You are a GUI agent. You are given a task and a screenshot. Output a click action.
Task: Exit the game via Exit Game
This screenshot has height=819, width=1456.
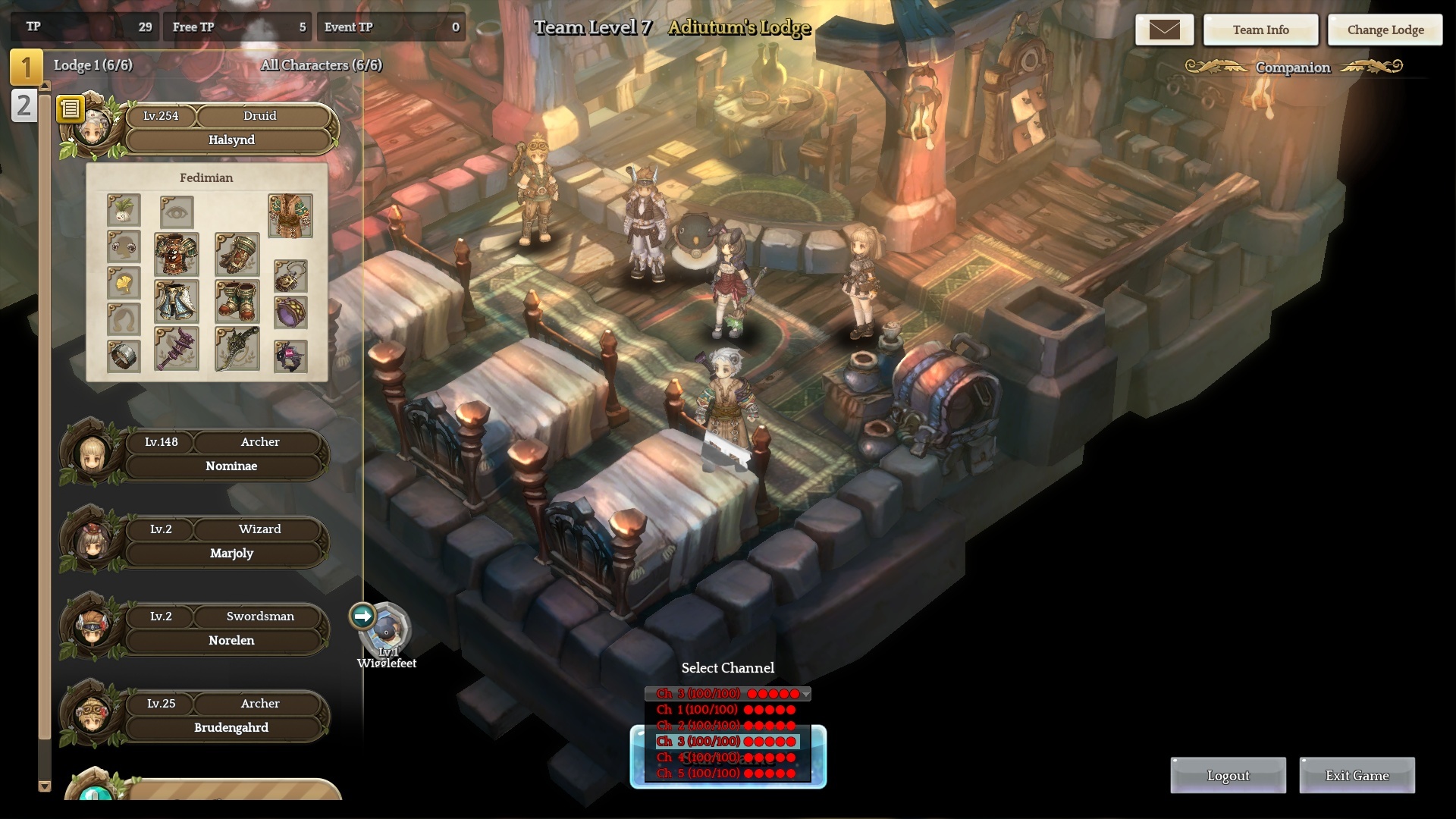[x=1357, y=776]
